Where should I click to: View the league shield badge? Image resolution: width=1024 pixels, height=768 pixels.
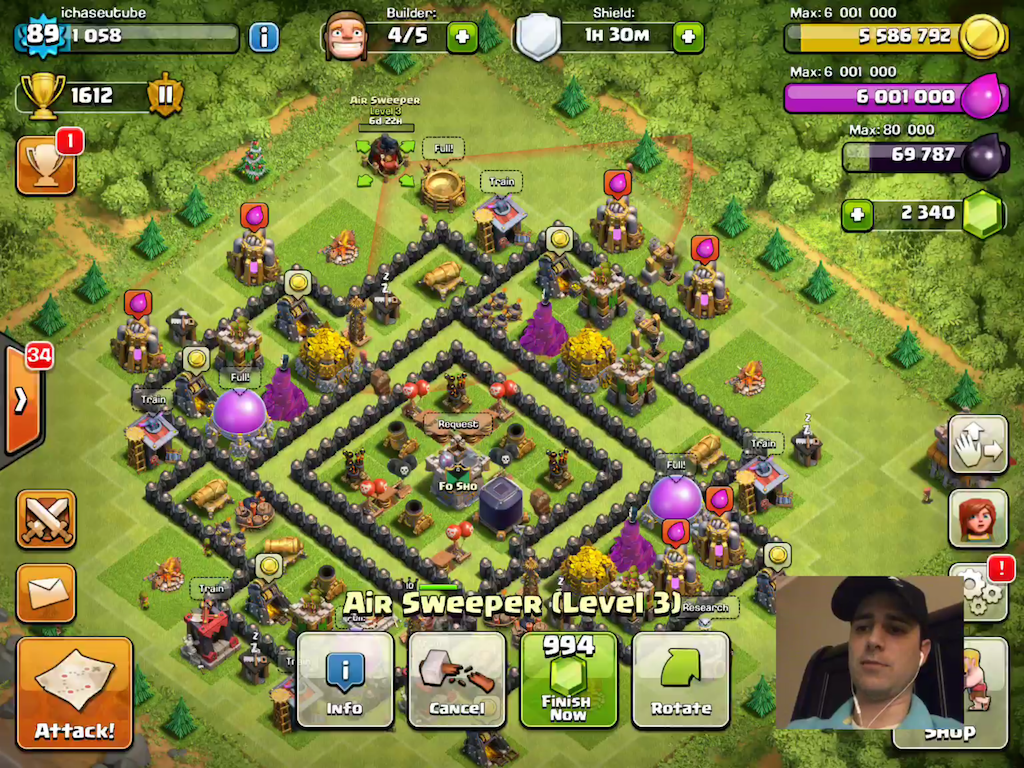165,95
